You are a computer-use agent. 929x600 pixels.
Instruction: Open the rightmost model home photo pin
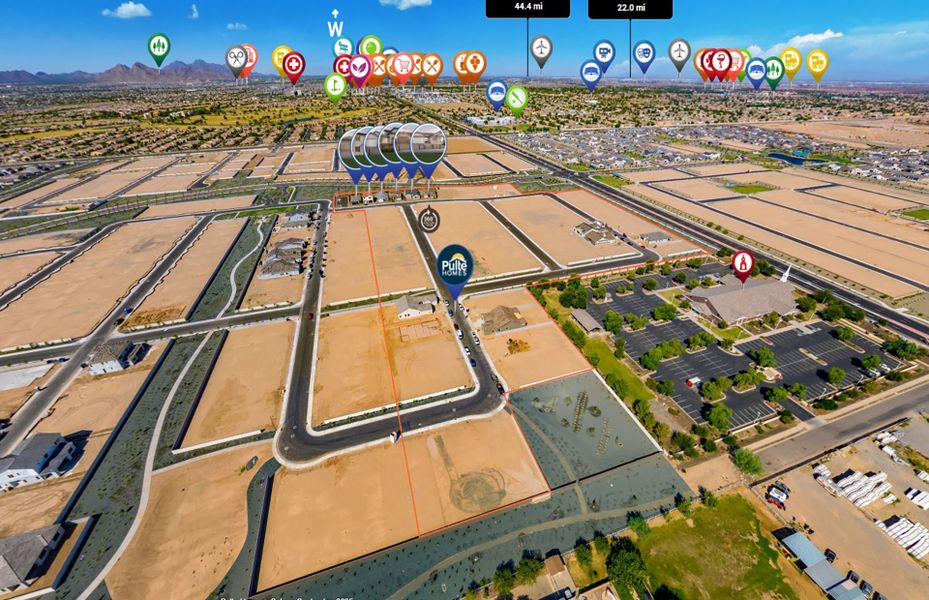tap(429, 144)
